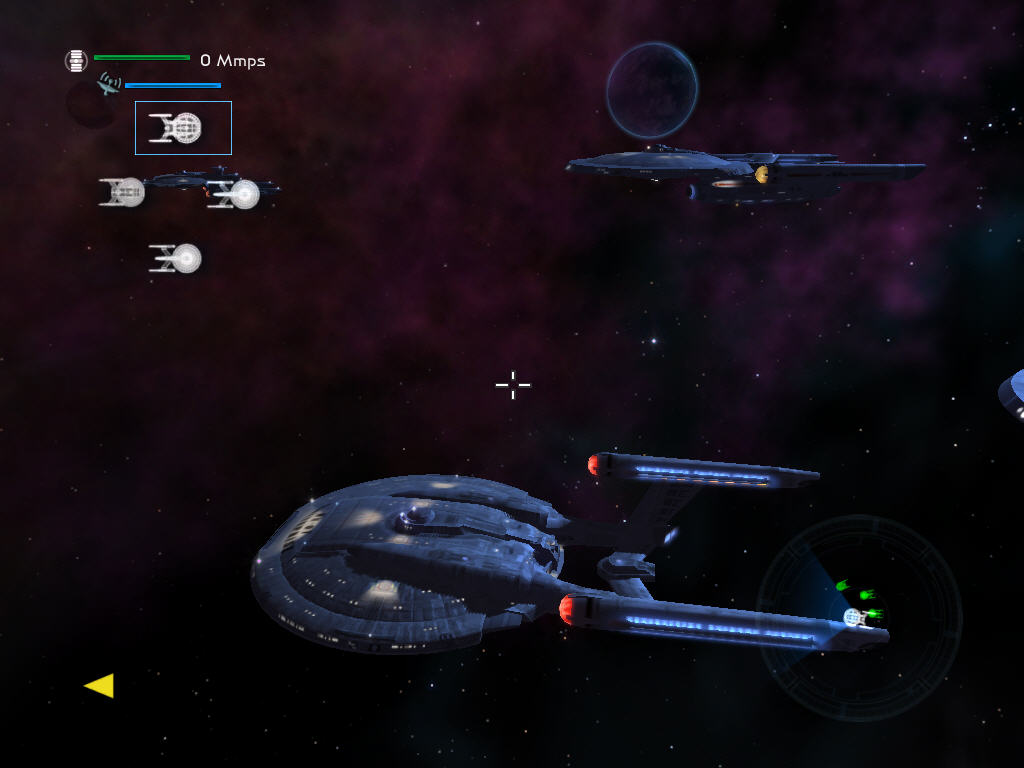1024x768 pixels.
Task: Click the ship hull status icon
Action: coord(76,61)
